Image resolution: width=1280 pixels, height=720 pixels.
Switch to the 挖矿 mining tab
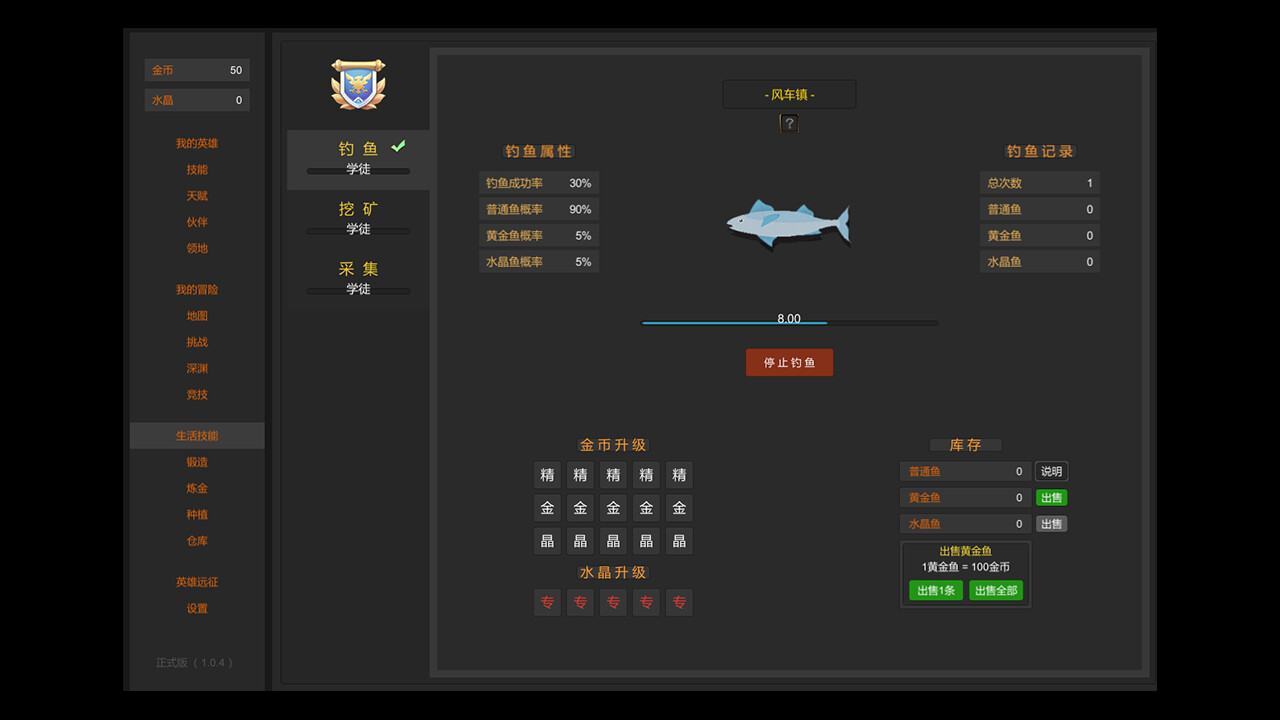pyautogui.click(x=357, y=211)
